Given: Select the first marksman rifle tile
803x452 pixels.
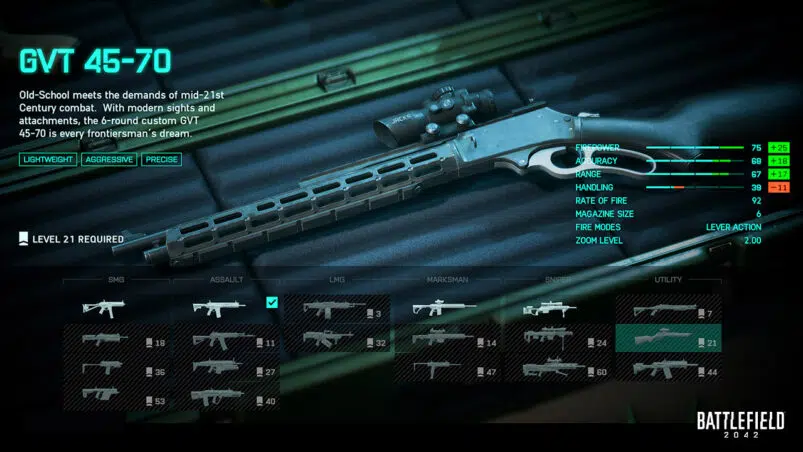Looking at the screenshot, I should (448, 308).
